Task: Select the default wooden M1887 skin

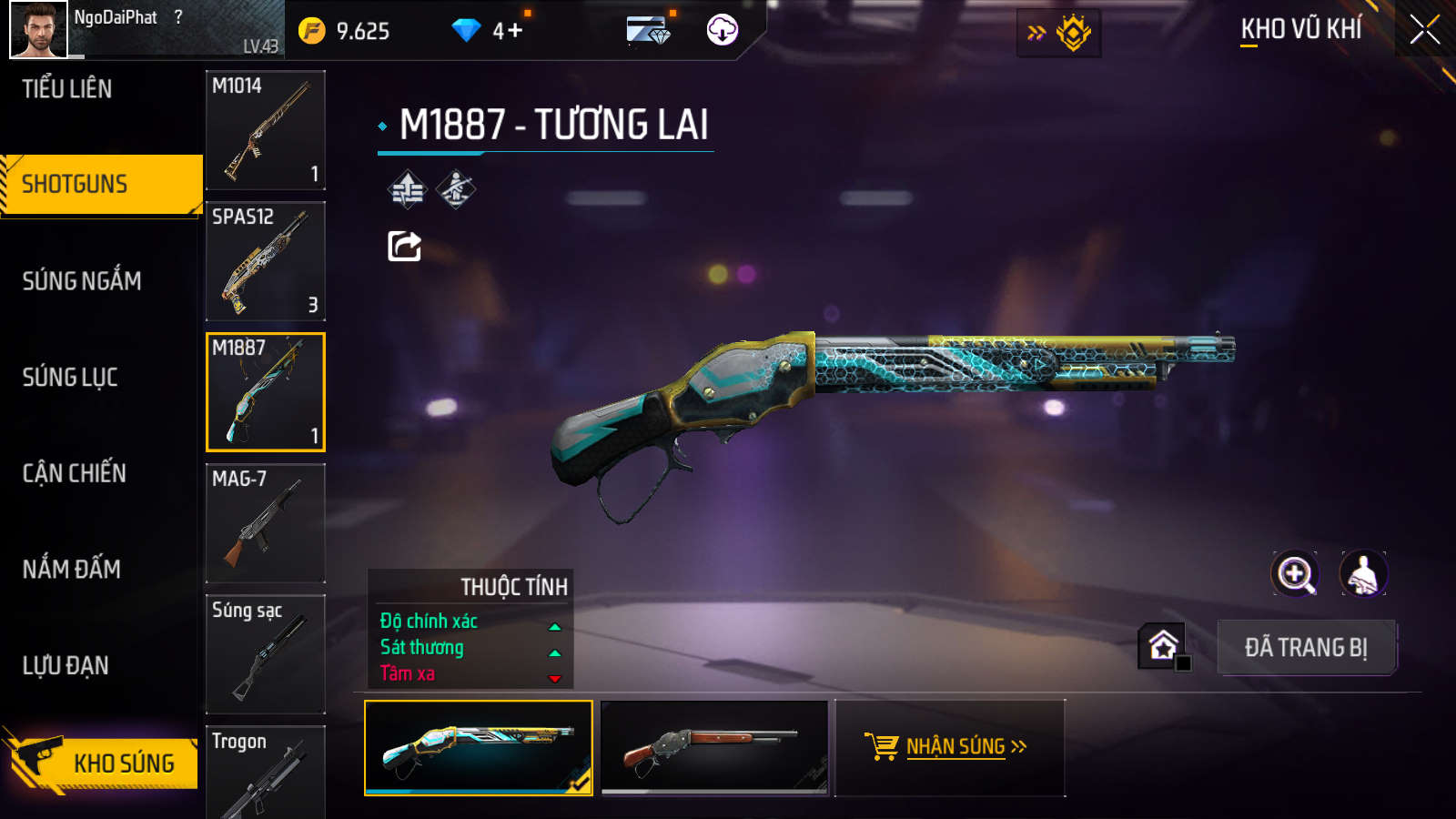Action: pyautogui.click(x=714, y=747)
